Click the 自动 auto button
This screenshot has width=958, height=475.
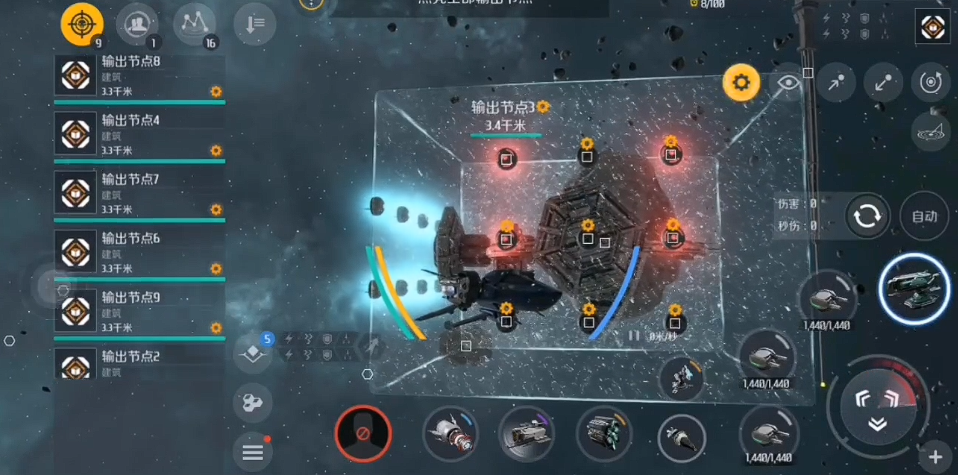(x=924, y=215)
